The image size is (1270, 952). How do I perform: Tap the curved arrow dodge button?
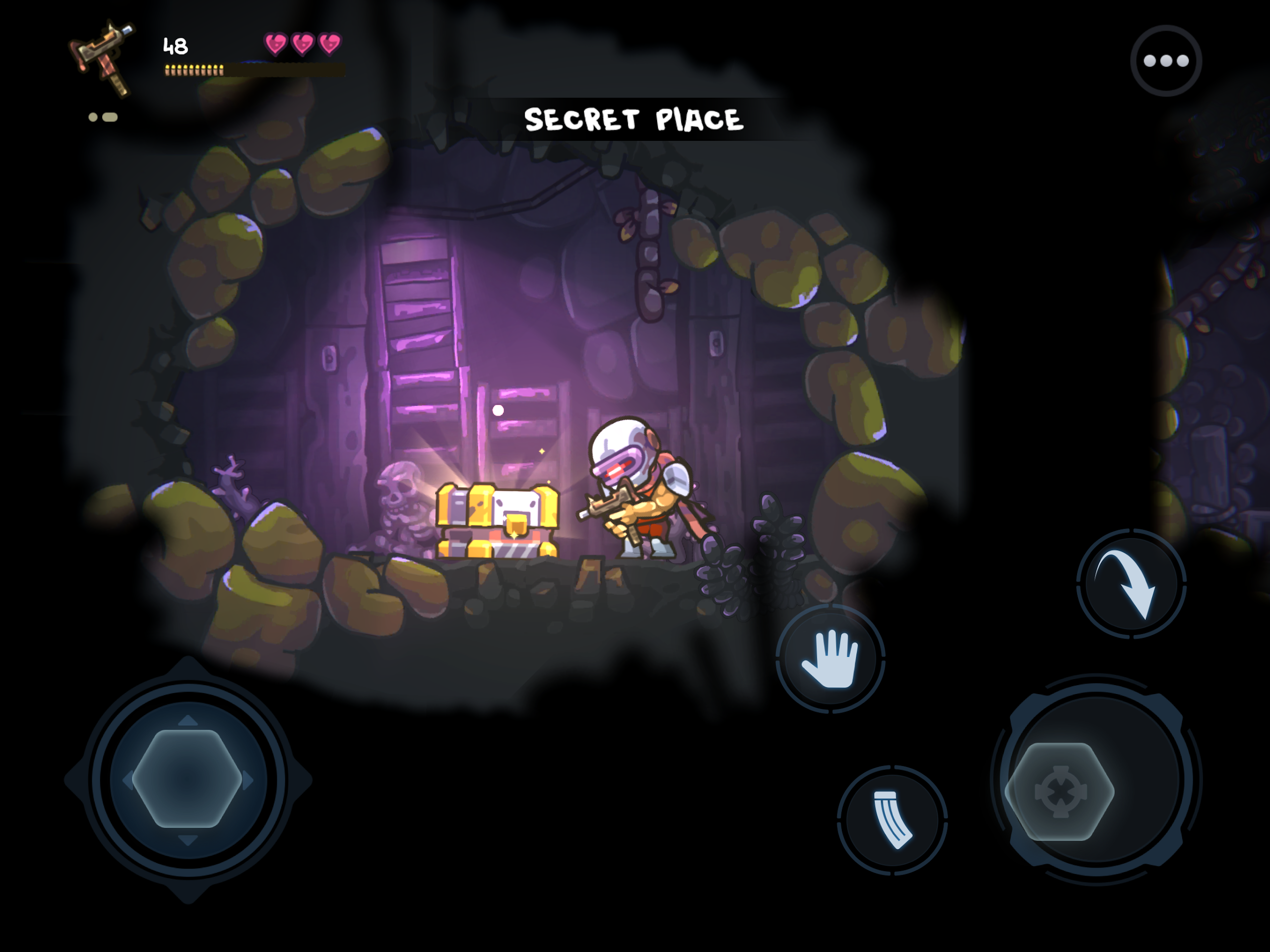[x=1131, y=583]
